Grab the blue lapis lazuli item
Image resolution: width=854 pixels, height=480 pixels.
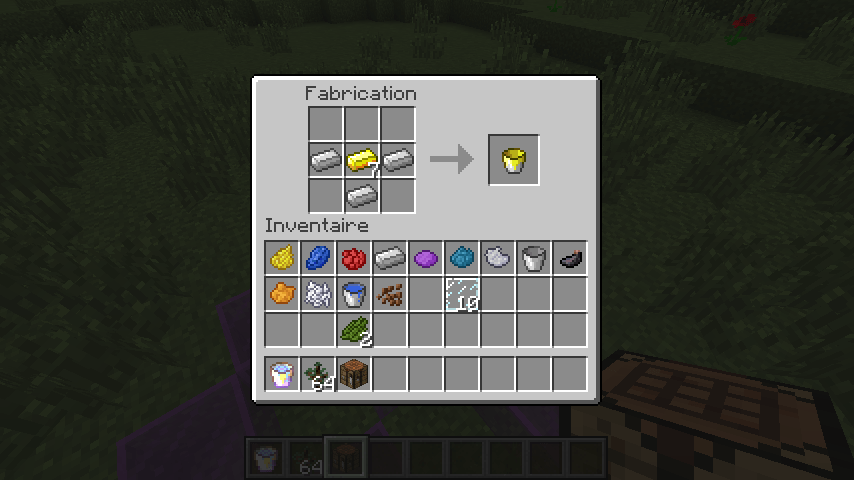[x=318, y=259]
